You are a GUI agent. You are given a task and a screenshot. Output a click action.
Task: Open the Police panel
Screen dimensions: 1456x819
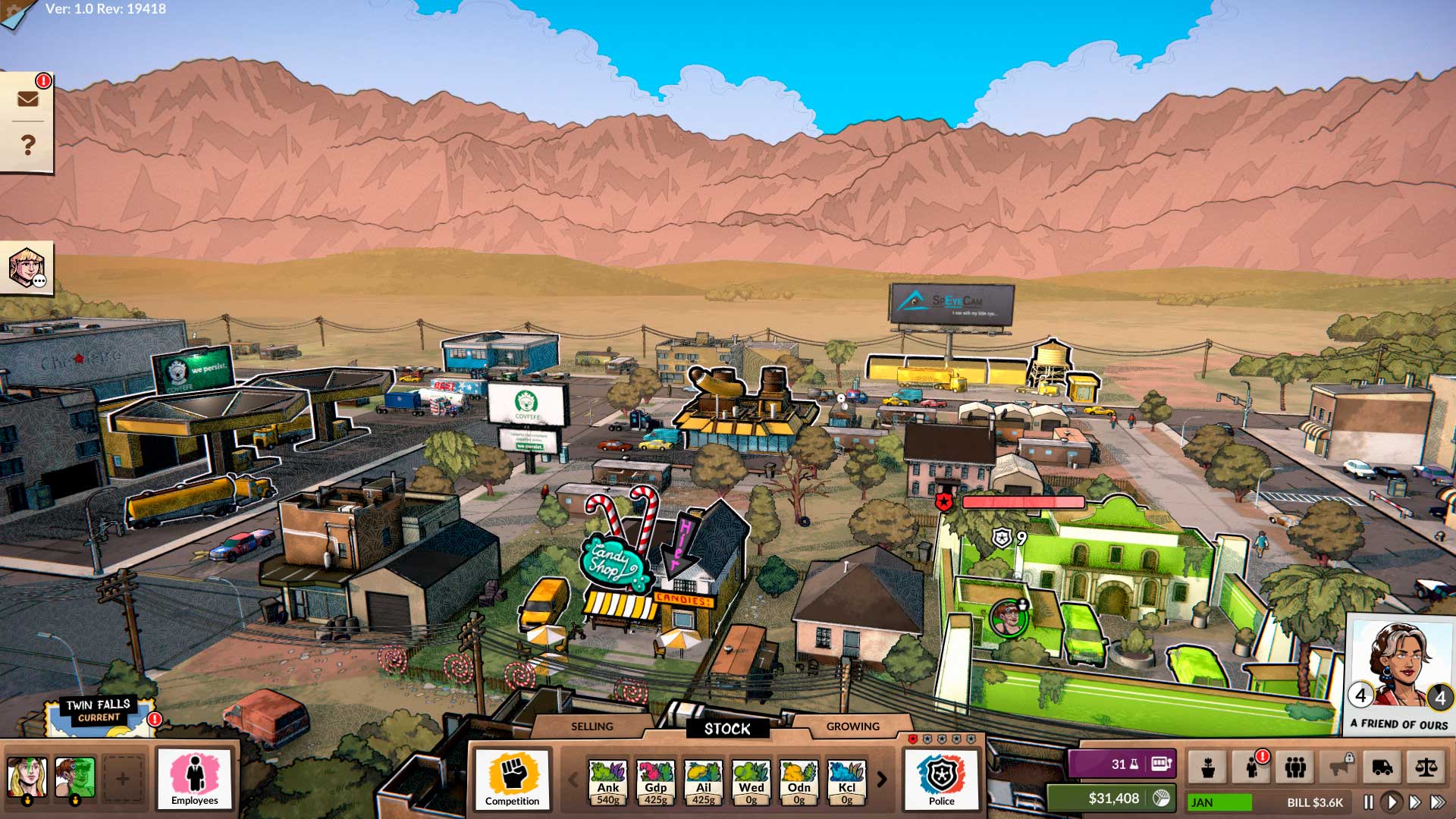click(941, 779)
